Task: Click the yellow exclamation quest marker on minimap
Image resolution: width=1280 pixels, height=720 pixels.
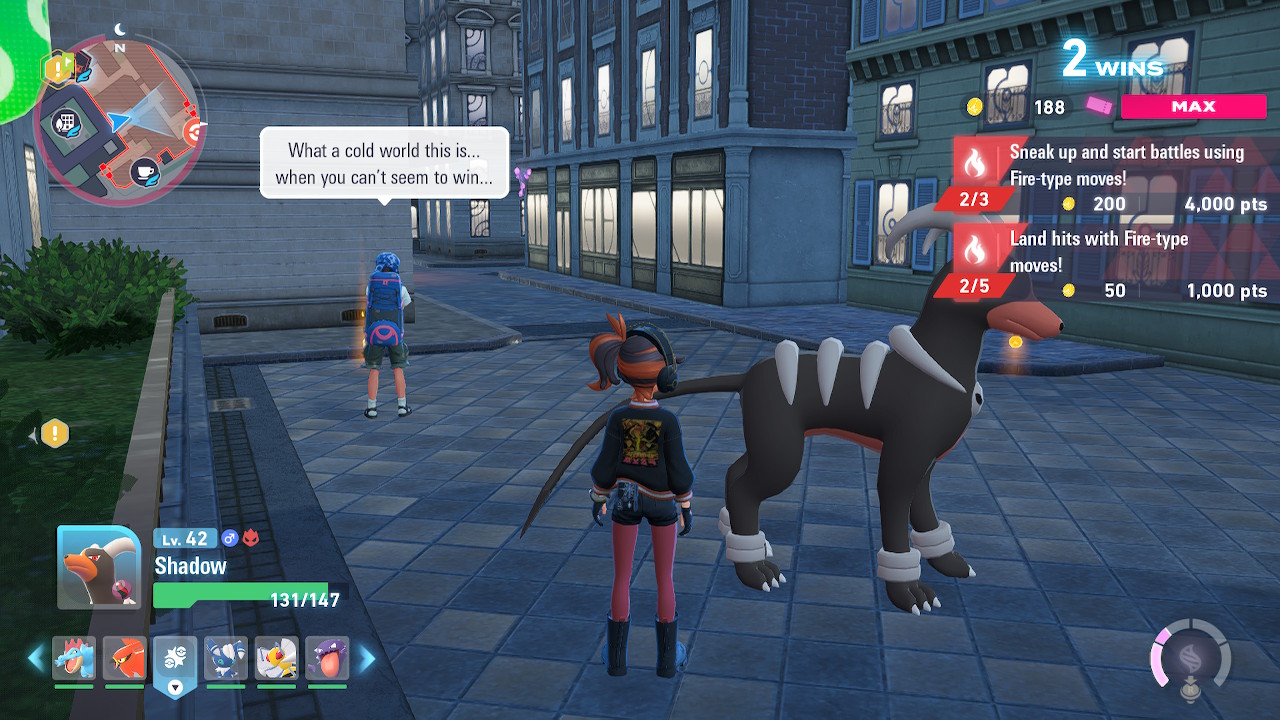Action: [56, 67]
